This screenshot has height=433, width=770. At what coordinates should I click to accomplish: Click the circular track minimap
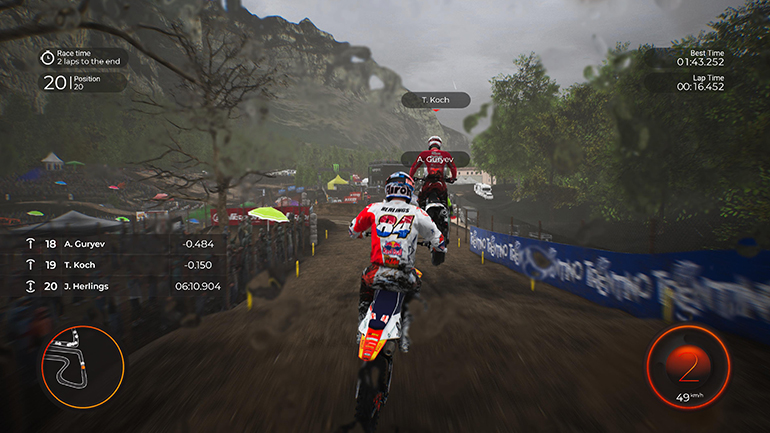(x=82, y=366)
